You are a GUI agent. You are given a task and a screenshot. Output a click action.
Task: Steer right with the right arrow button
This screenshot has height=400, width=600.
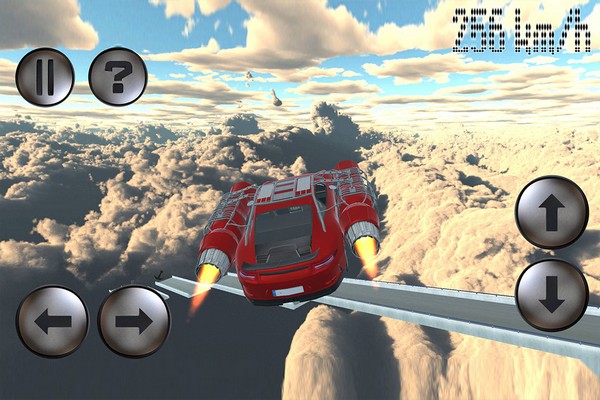point(133,321)
